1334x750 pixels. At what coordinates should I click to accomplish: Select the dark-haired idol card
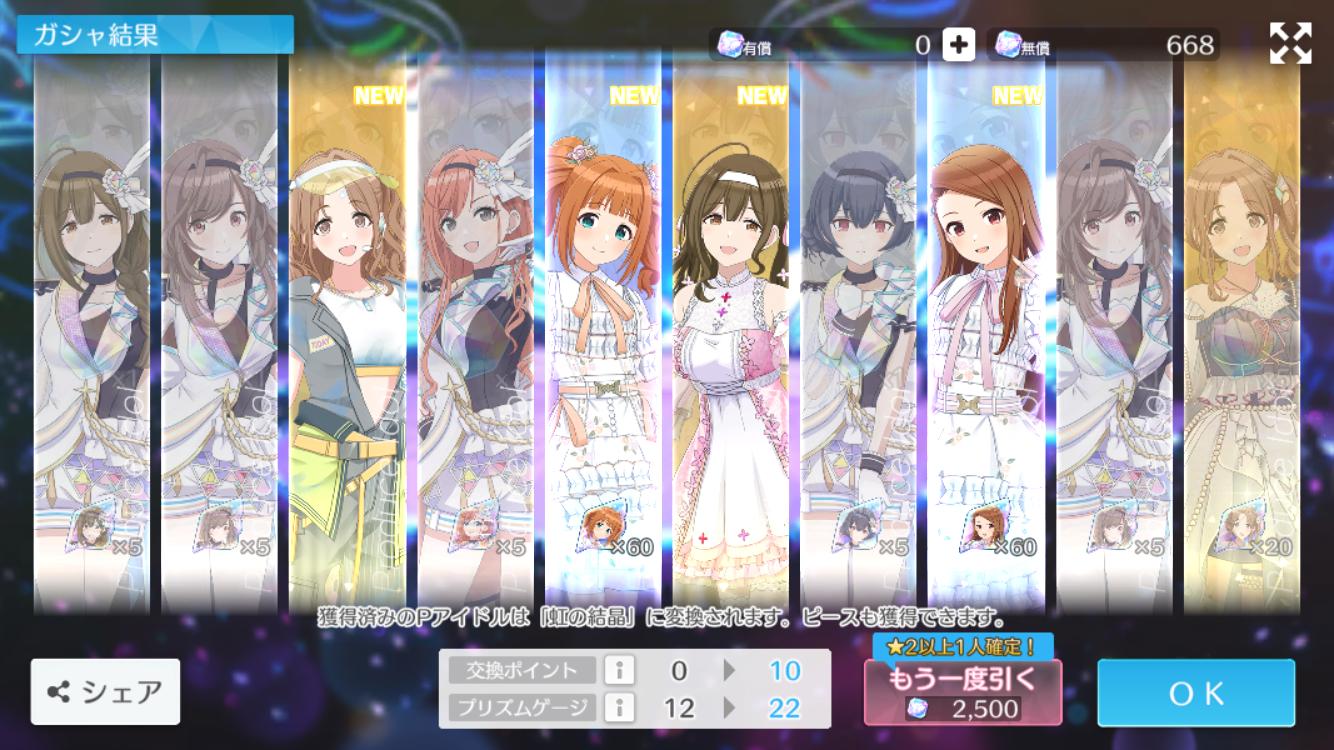(x=858, y=330)
